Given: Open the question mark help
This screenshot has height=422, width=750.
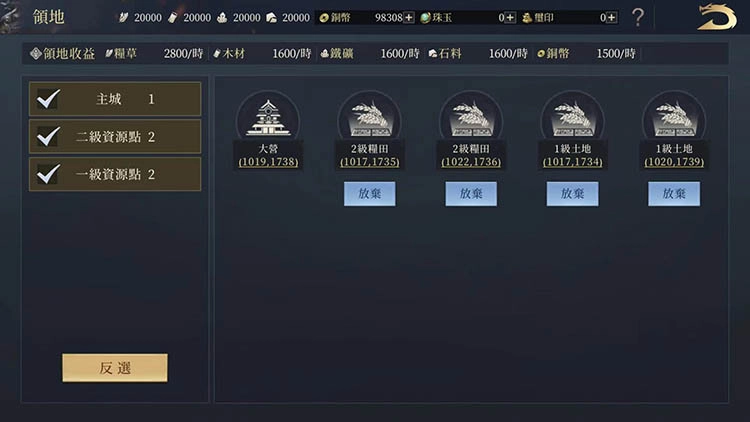Looking at the screenshot, I should [638, 17].
